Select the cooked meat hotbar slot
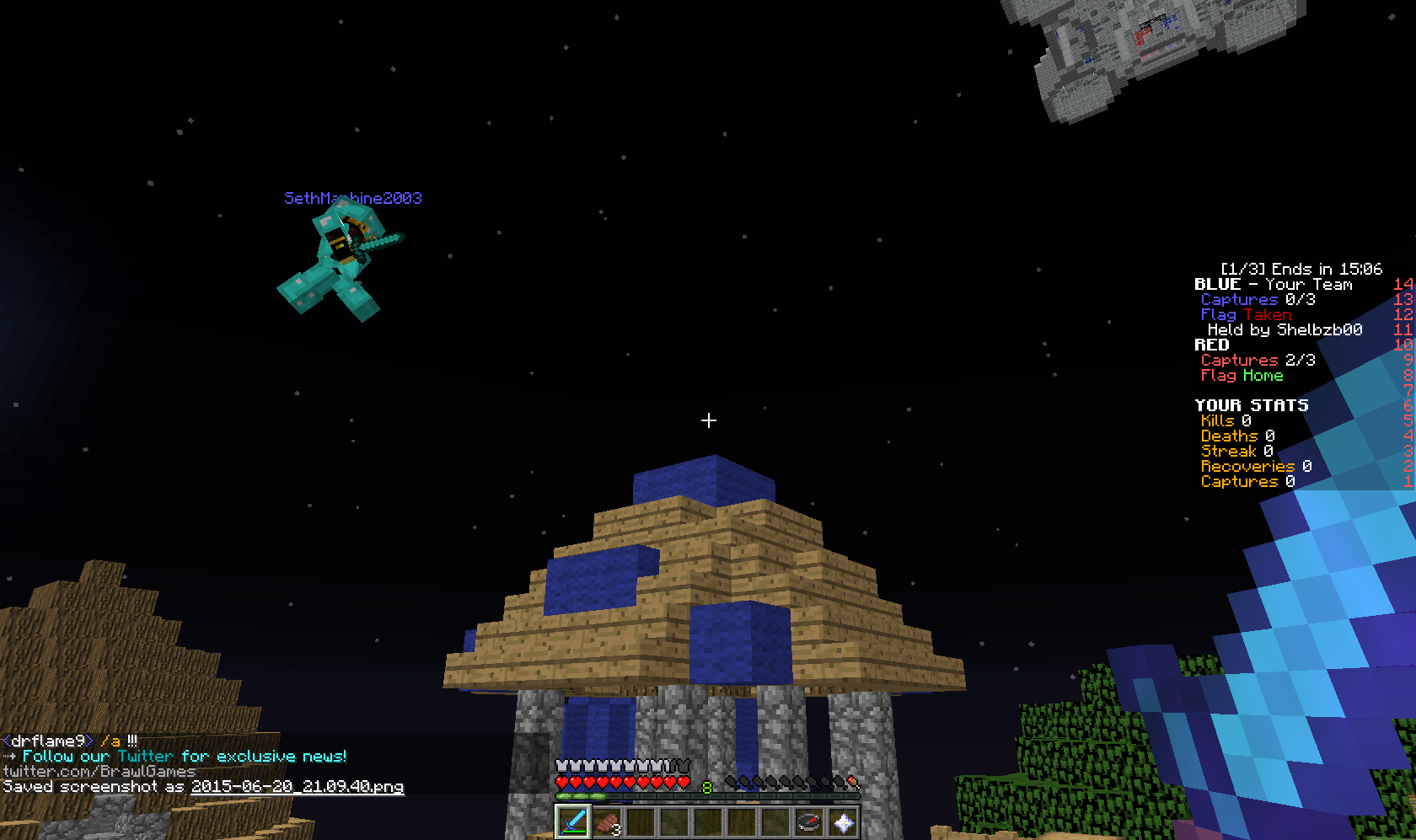The height and width of the screenshot is (840, 1416). pos(607,821)
